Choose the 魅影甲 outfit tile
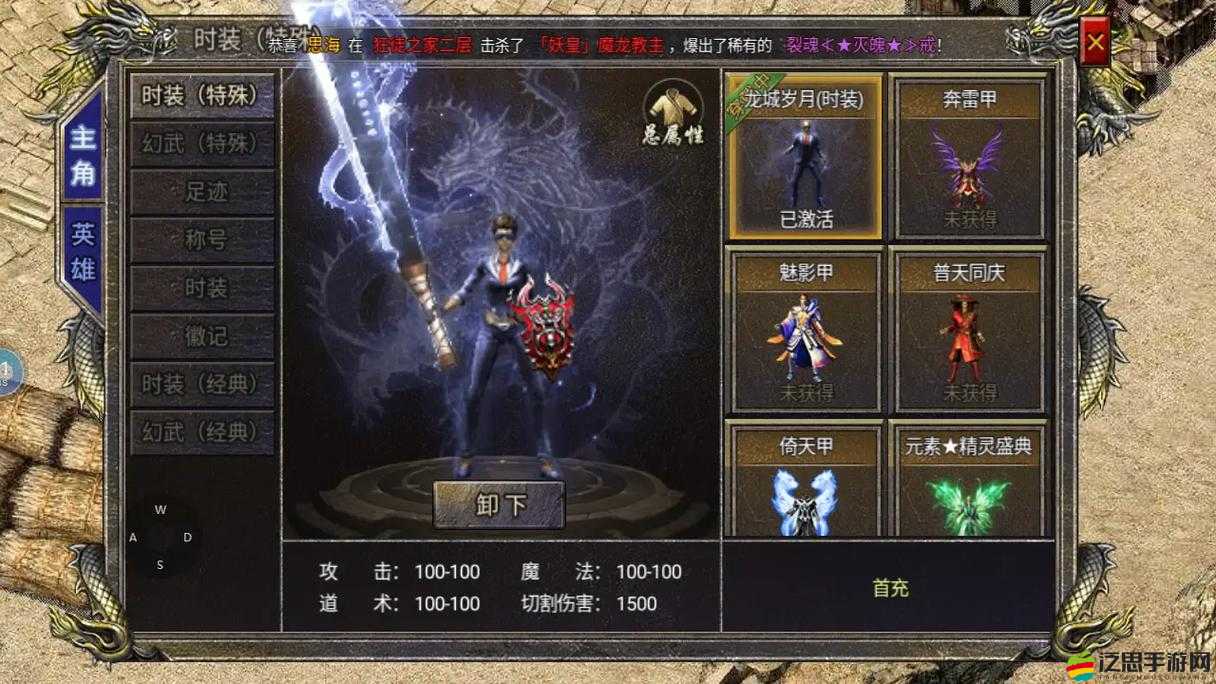The image size is (1216, 684). (805, 331)
